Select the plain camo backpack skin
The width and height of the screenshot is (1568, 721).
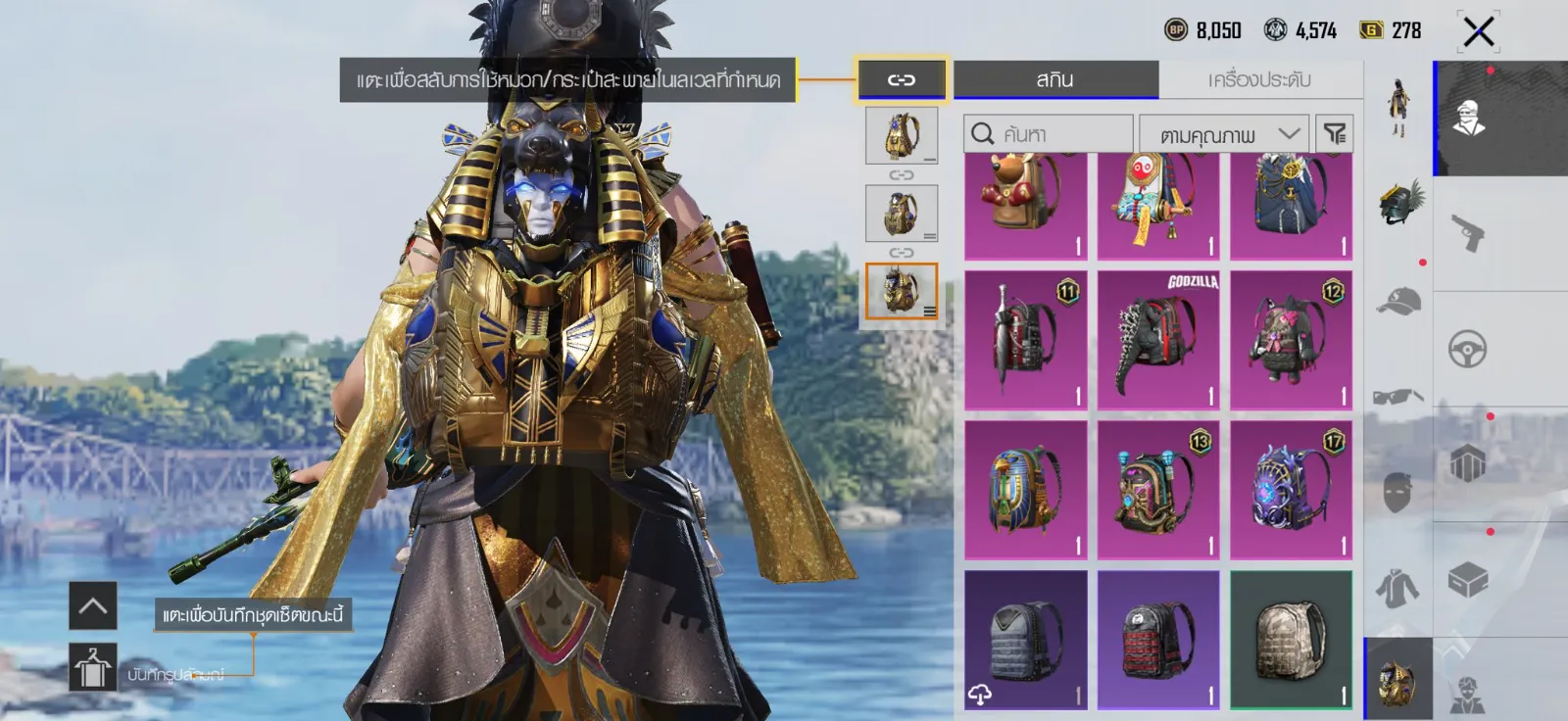(x=1291, y=640)
